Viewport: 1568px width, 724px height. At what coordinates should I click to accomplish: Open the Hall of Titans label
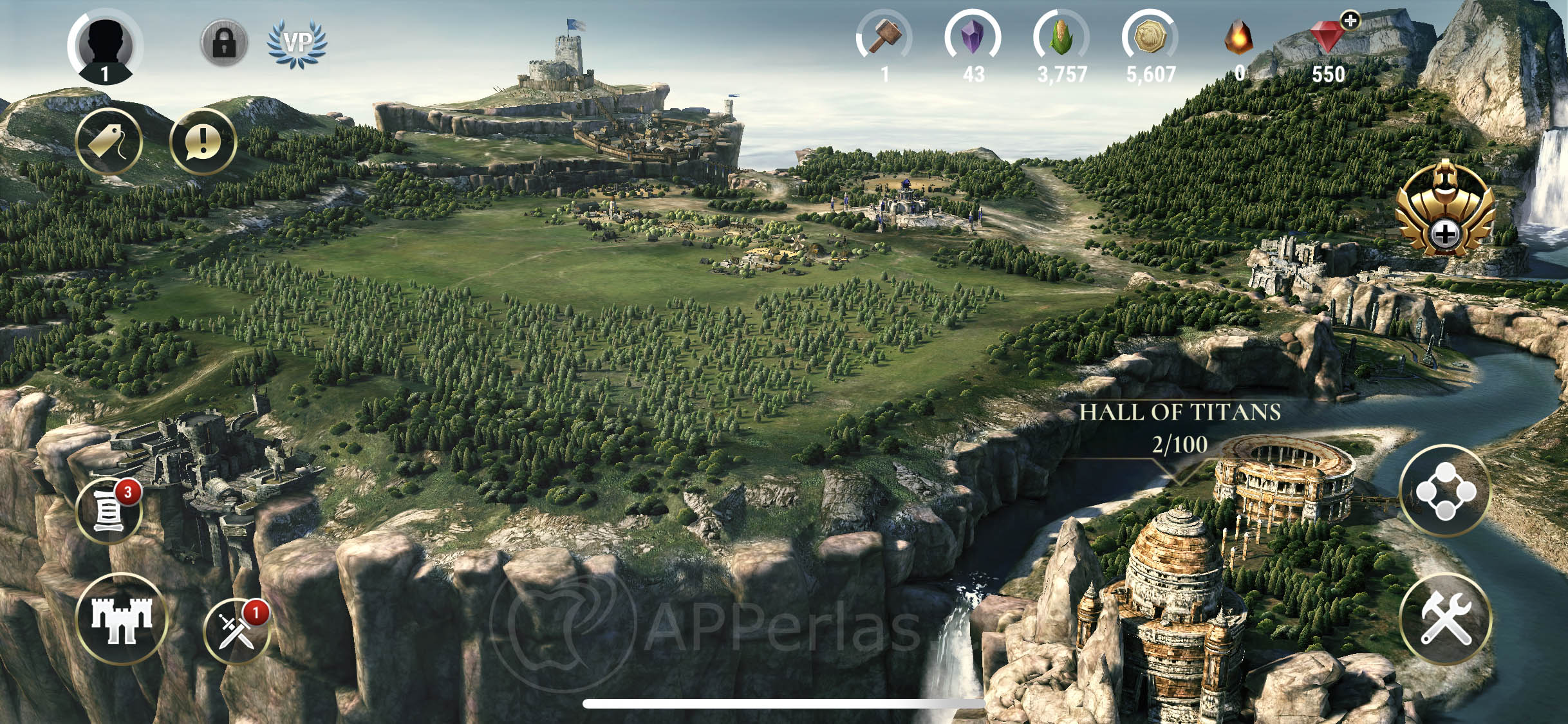coord(1179,427)
